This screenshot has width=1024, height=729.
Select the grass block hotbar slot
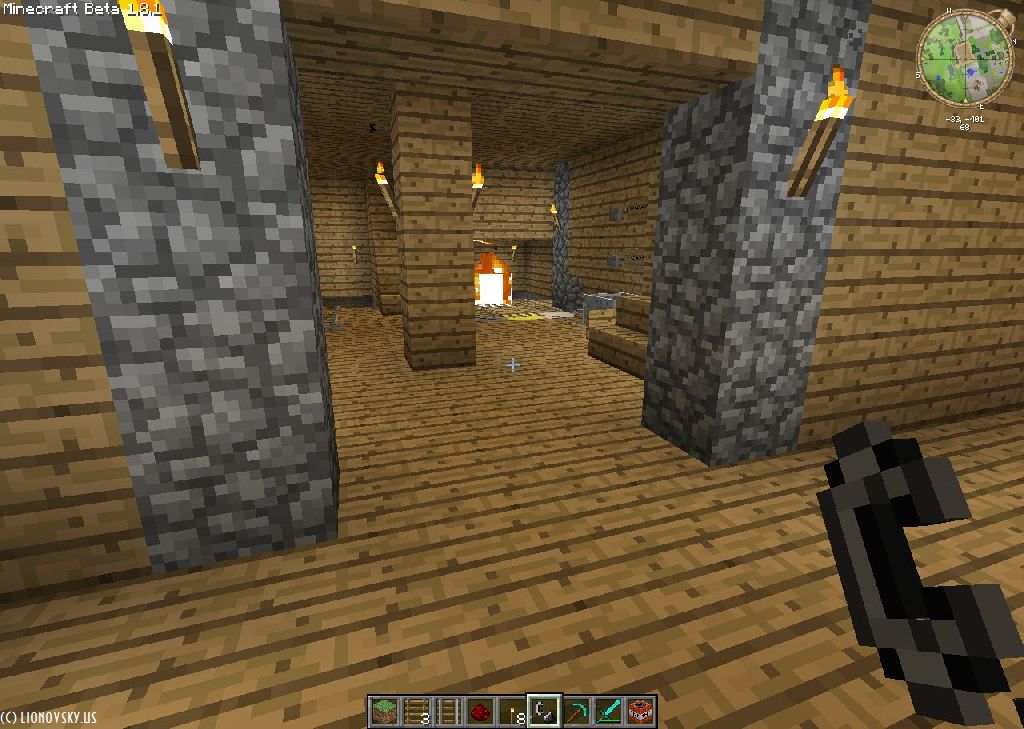tap(383, 711)
